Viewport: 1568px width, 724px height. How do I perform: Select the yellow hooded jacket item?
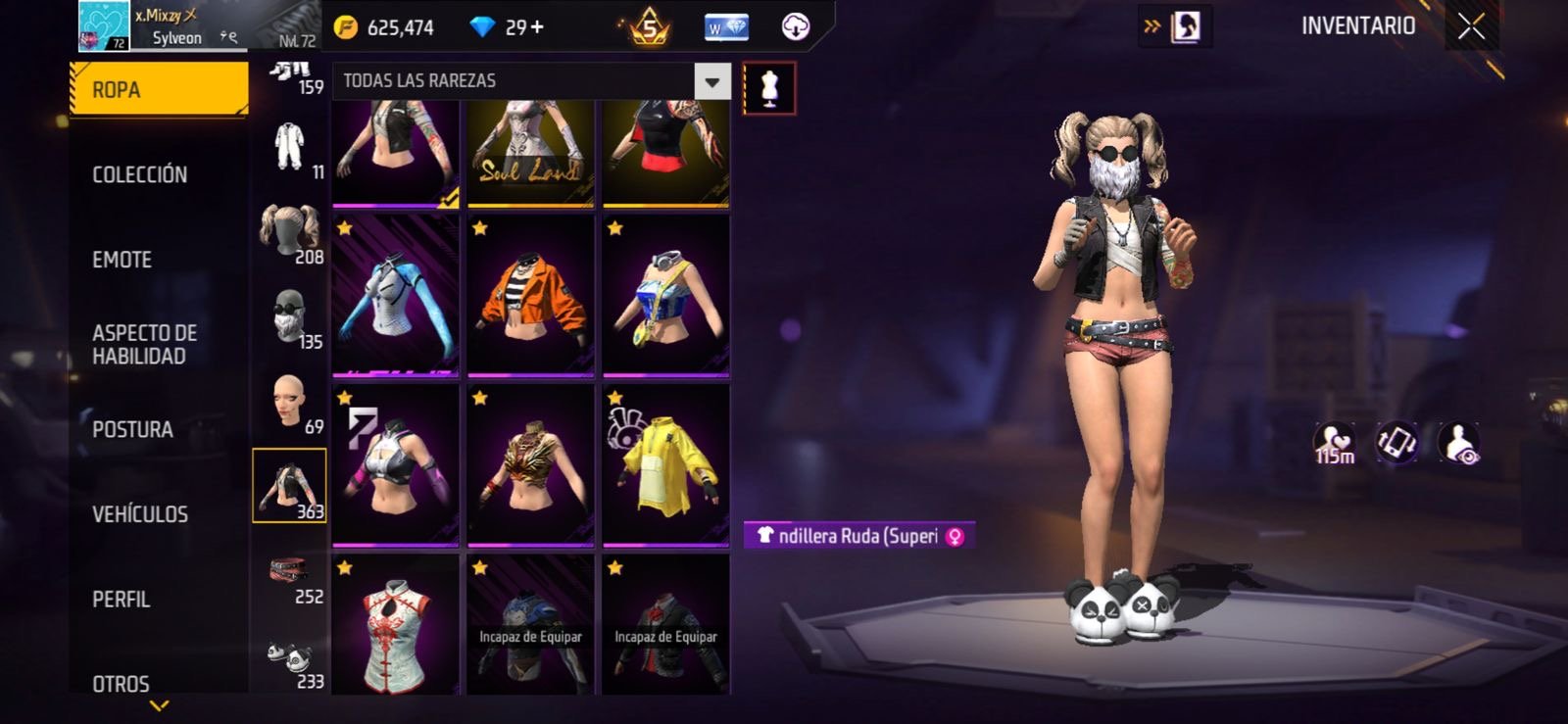pyautogui.click(x=665, y=464)
